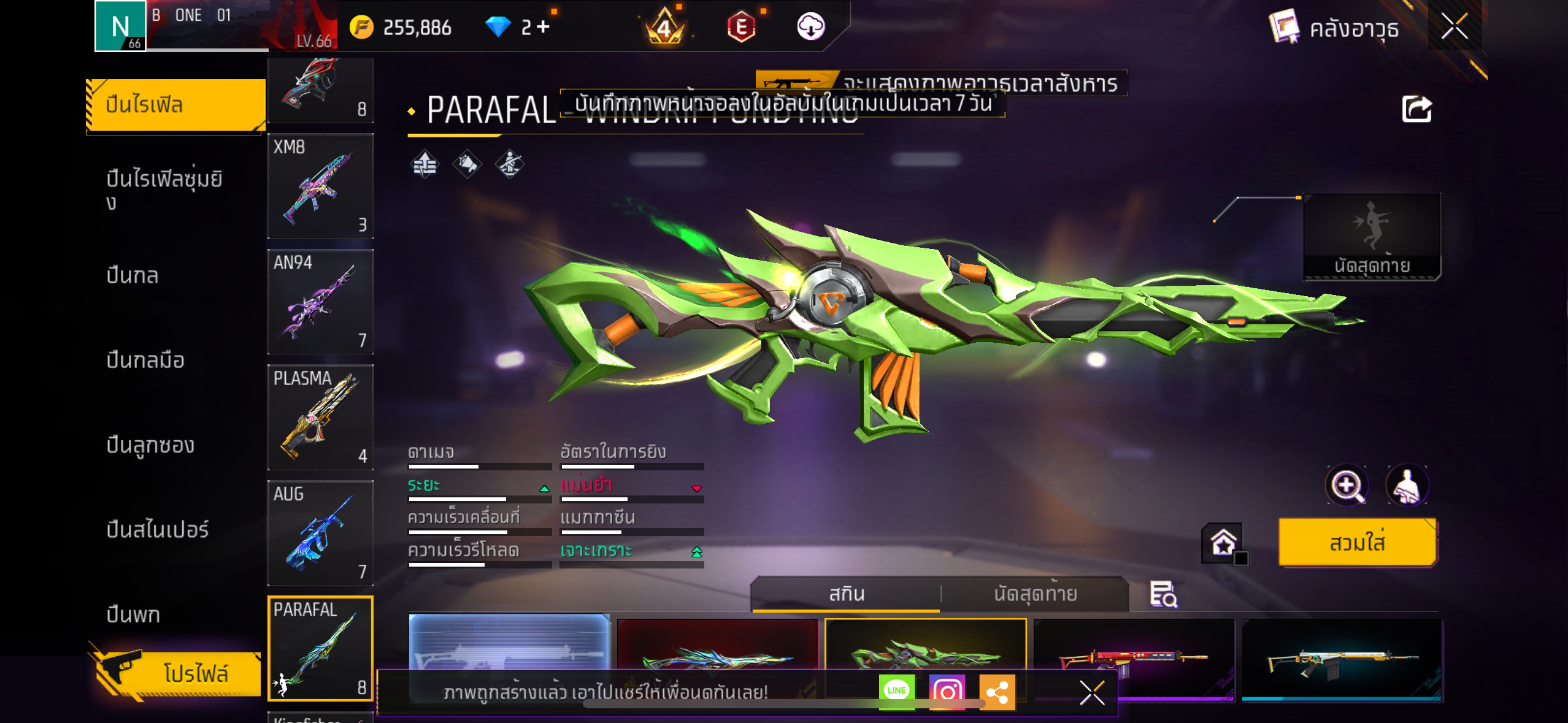Show the ปืนสไนเปอร์ sniper category
Viewport: 1568px width, 723px height.
(158, 529)
